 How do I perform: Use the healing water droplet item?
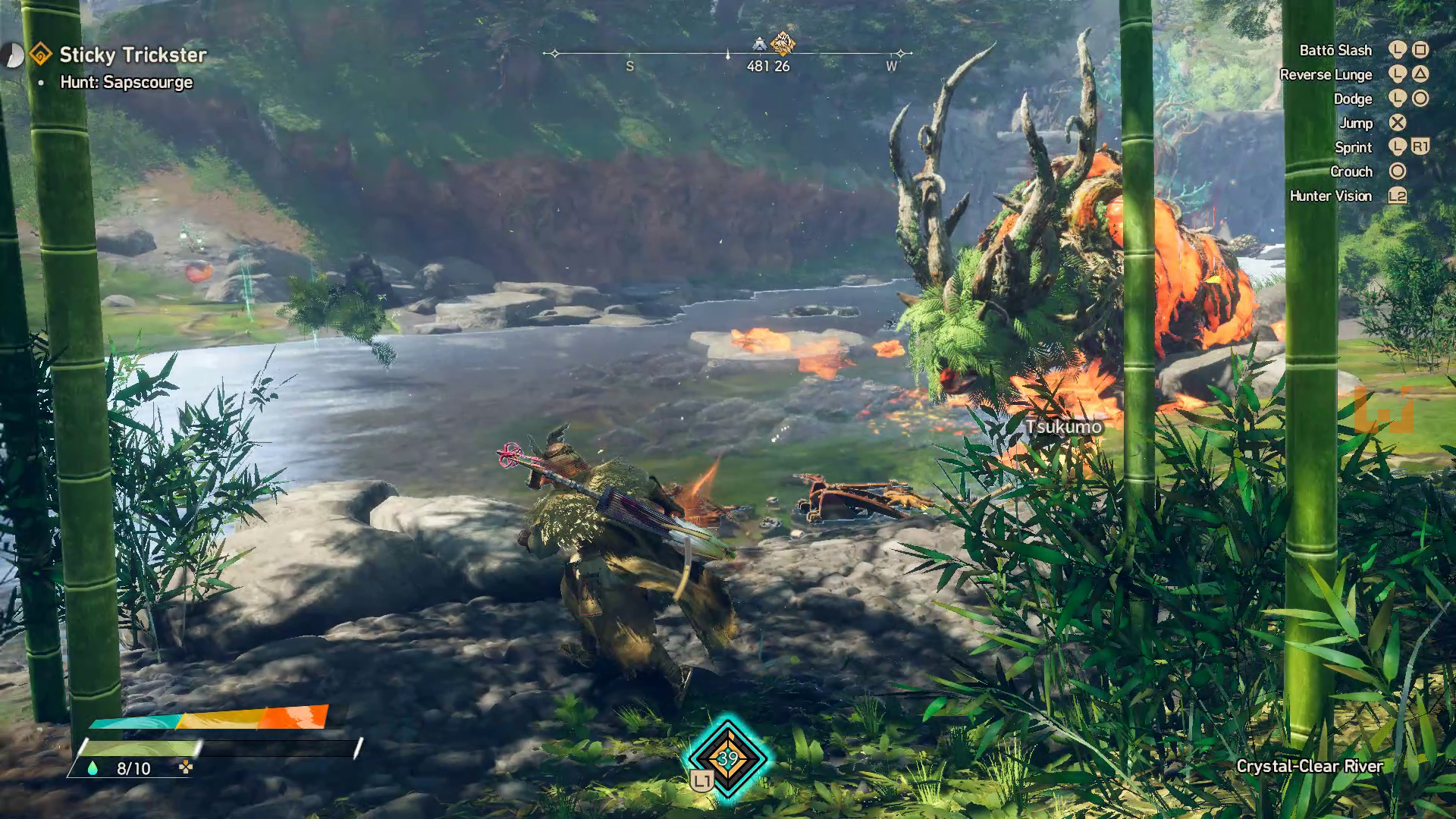click(93, 768)
